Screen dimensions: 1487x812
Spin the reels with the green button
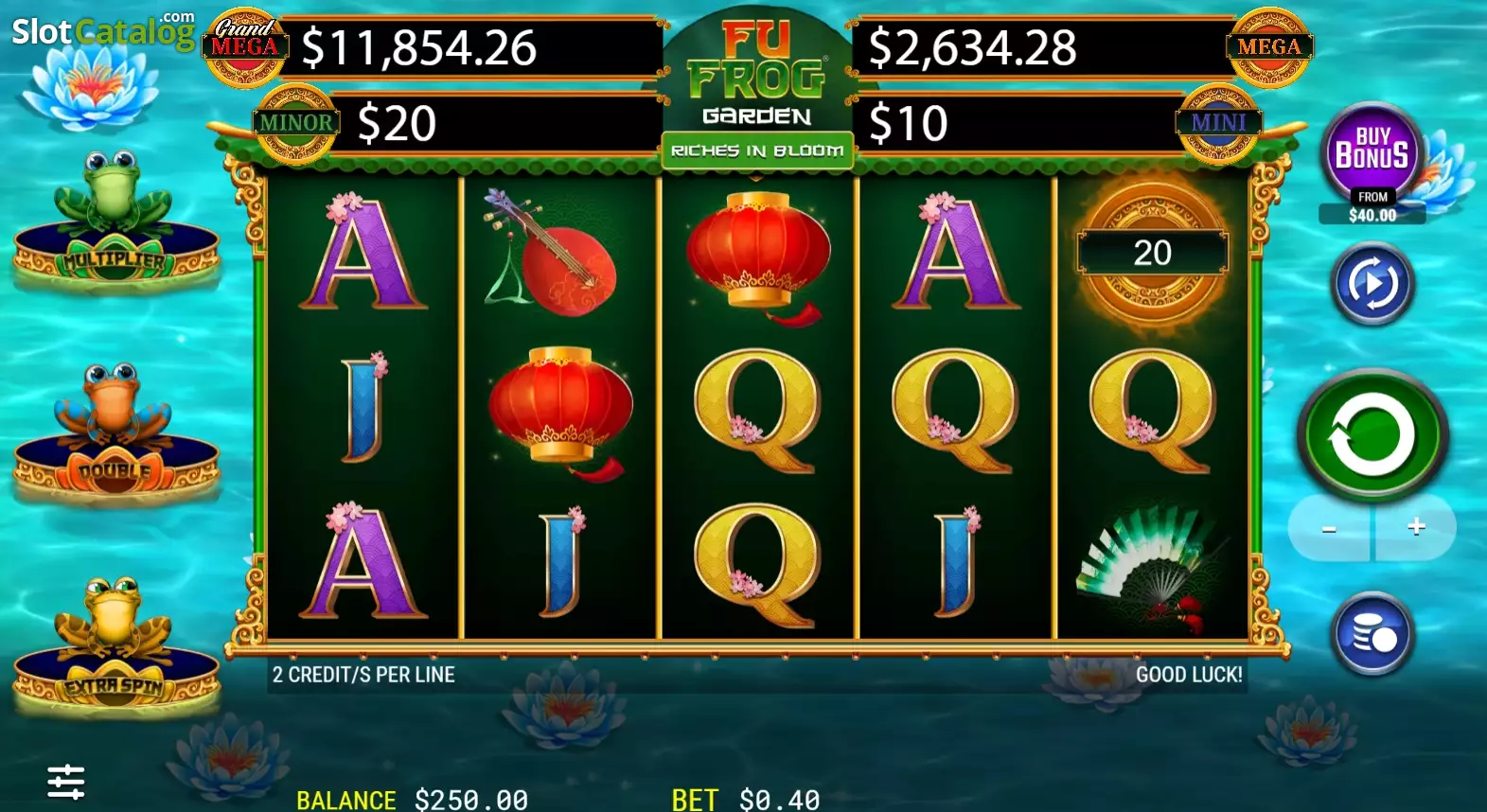(x=1372, y=435)
